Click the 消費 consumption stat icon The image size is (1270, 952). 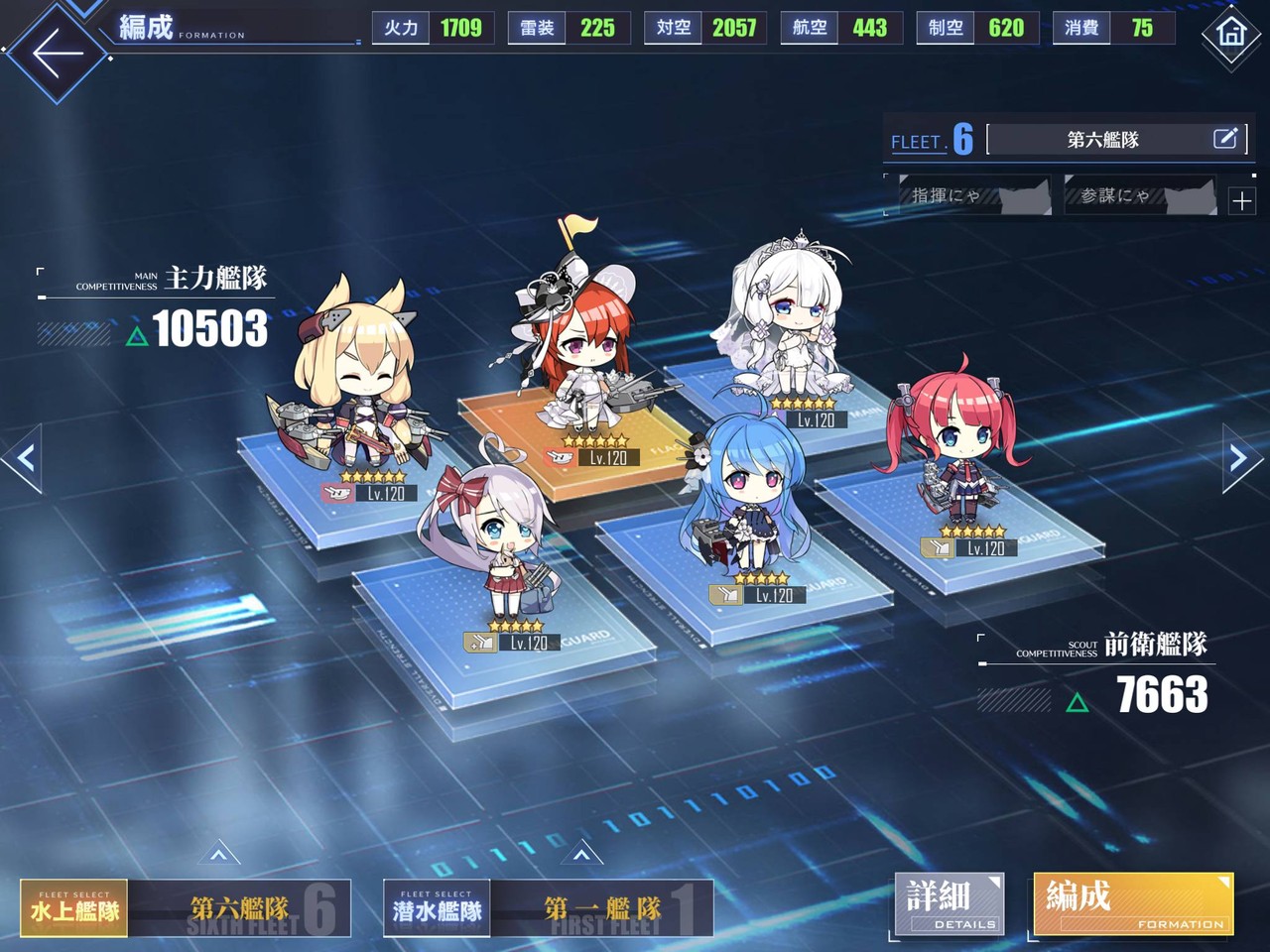click(x=1079, y=28)
